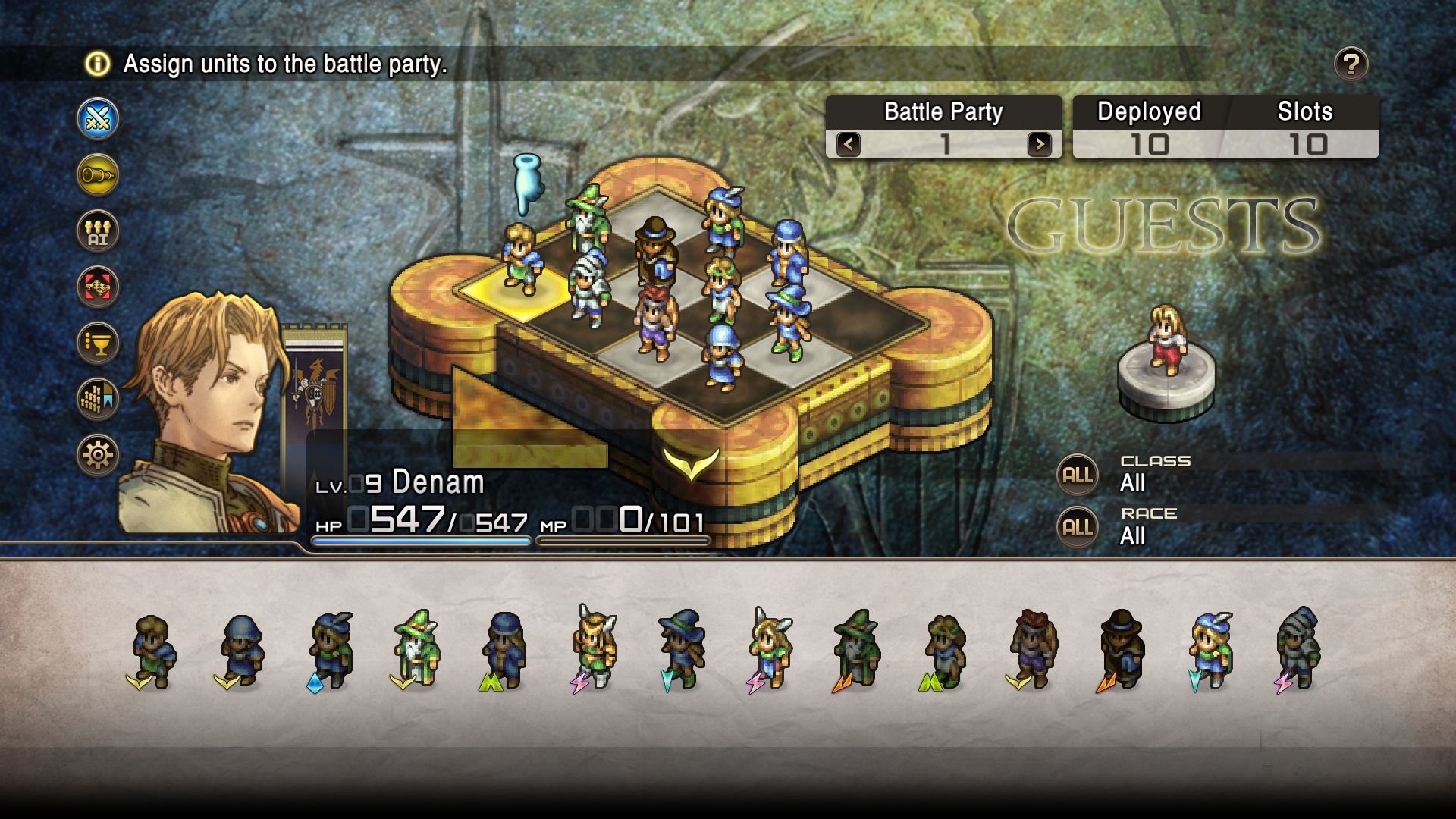Click Denam's HP bar
The image size is (1456, 819).
pyautogui.click(x=421, y=540)
